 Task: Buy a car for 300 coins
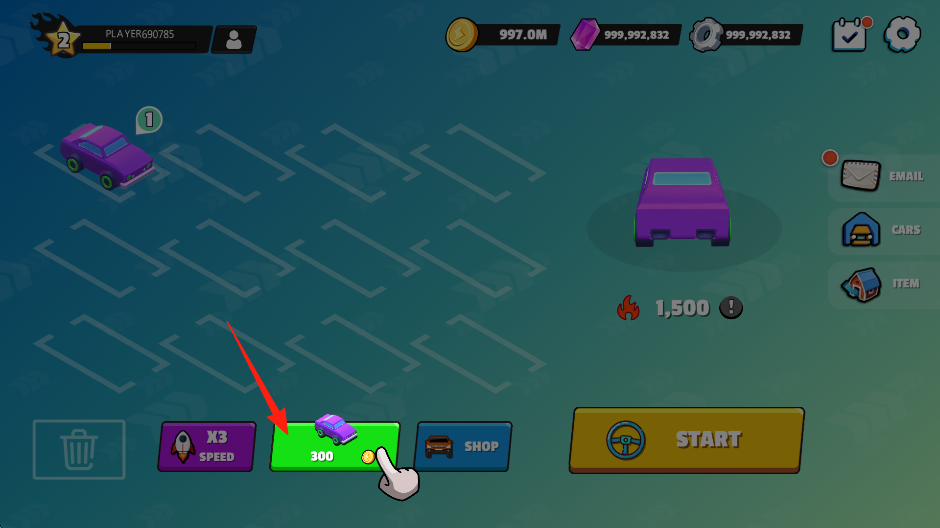pyautogui.click(x=334, y=445)
